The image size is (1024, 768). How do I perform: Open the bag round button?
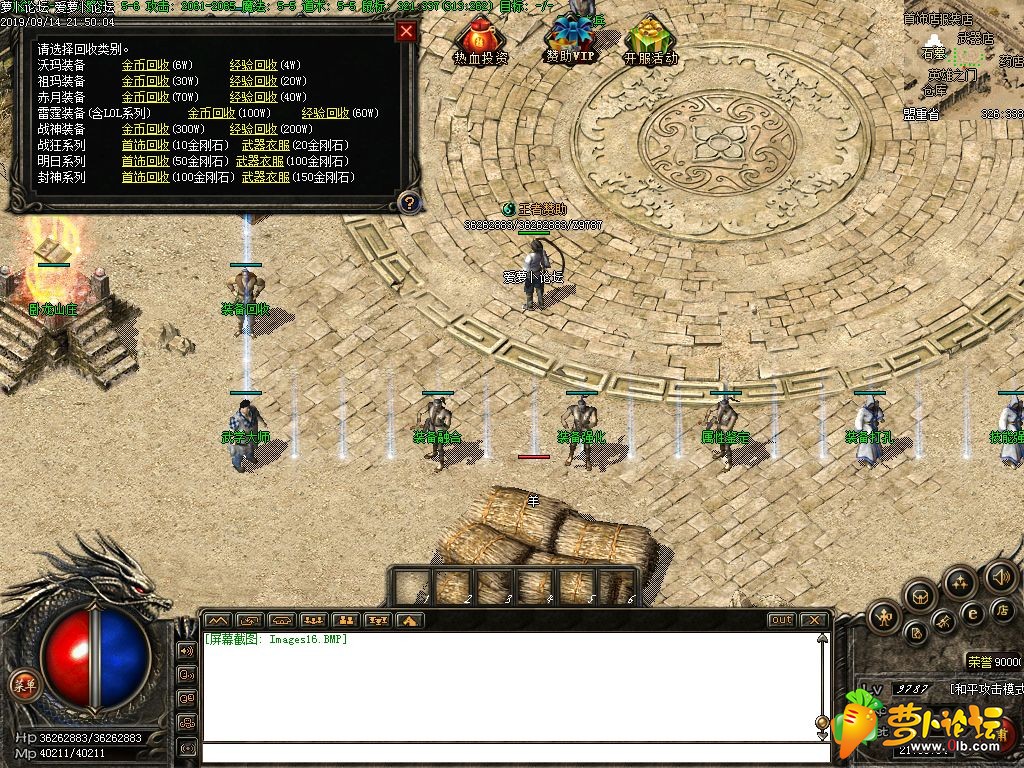(x=919, y=597)
